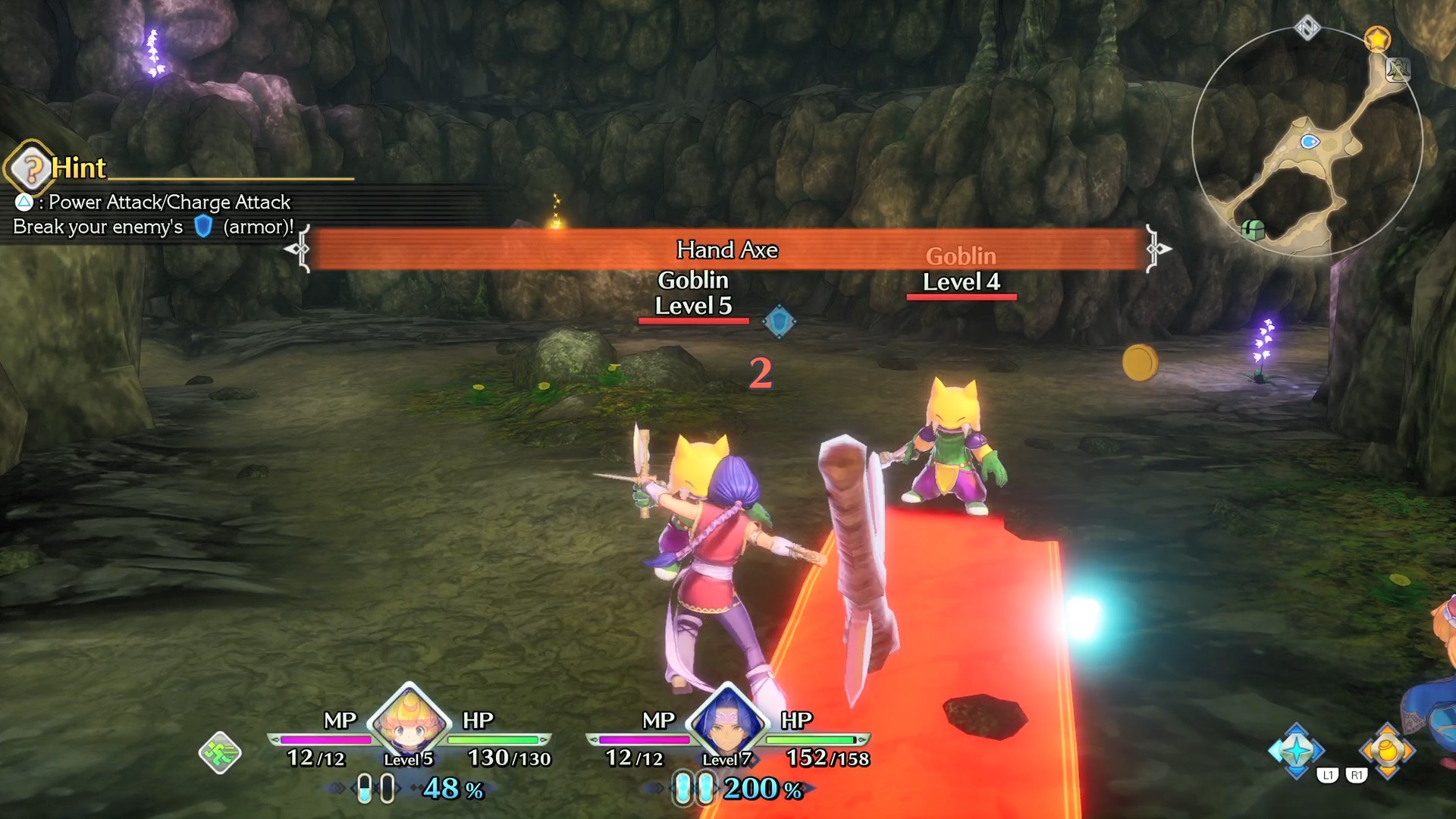Click the blue player position marker

(x=1310, y=142)
